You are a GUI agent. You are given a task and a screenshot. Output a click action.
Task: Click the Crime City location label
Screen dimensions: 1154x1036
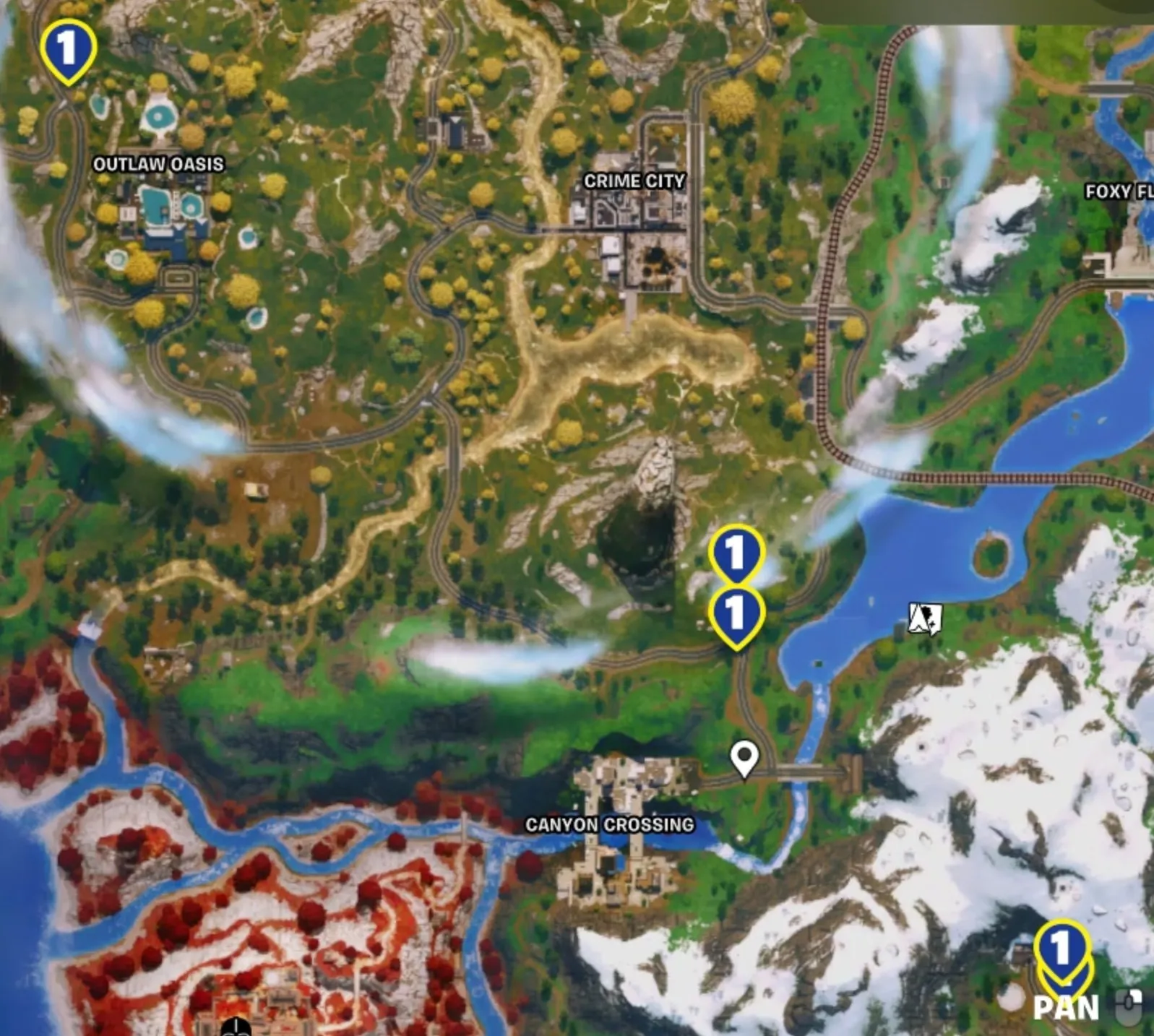coord(634,181)
